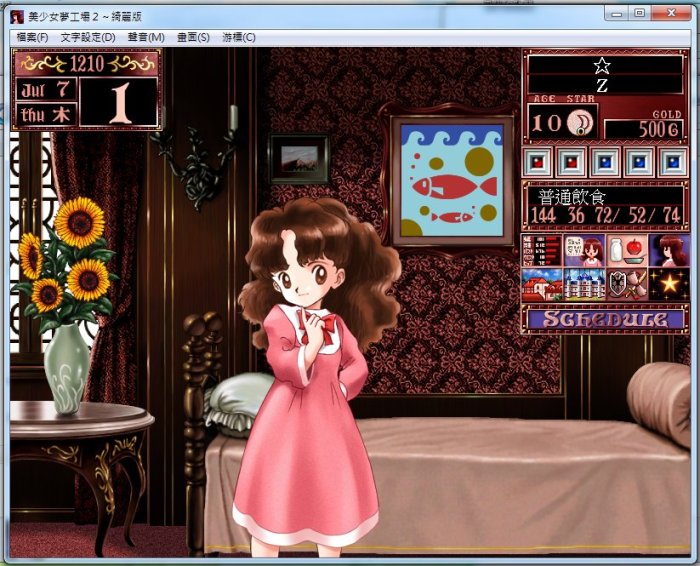Open the Schedule planner
This screenshot has width=700, height=566.
(604, 319)
